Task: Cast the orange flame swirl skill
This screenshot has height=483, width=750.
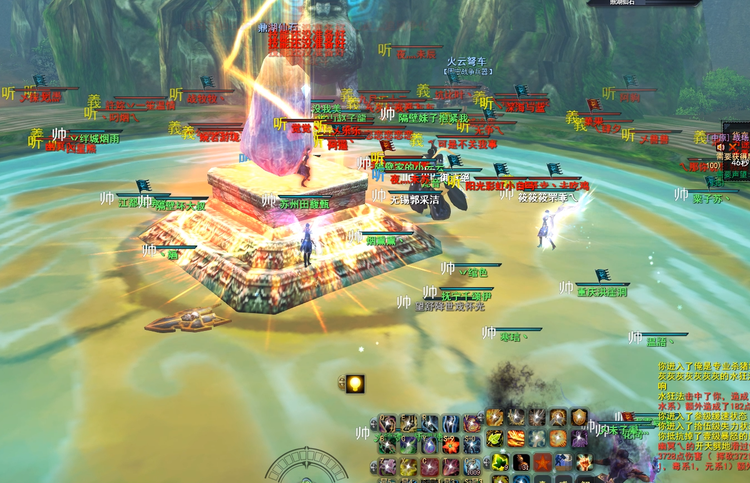Action: [x=516, y=439]
